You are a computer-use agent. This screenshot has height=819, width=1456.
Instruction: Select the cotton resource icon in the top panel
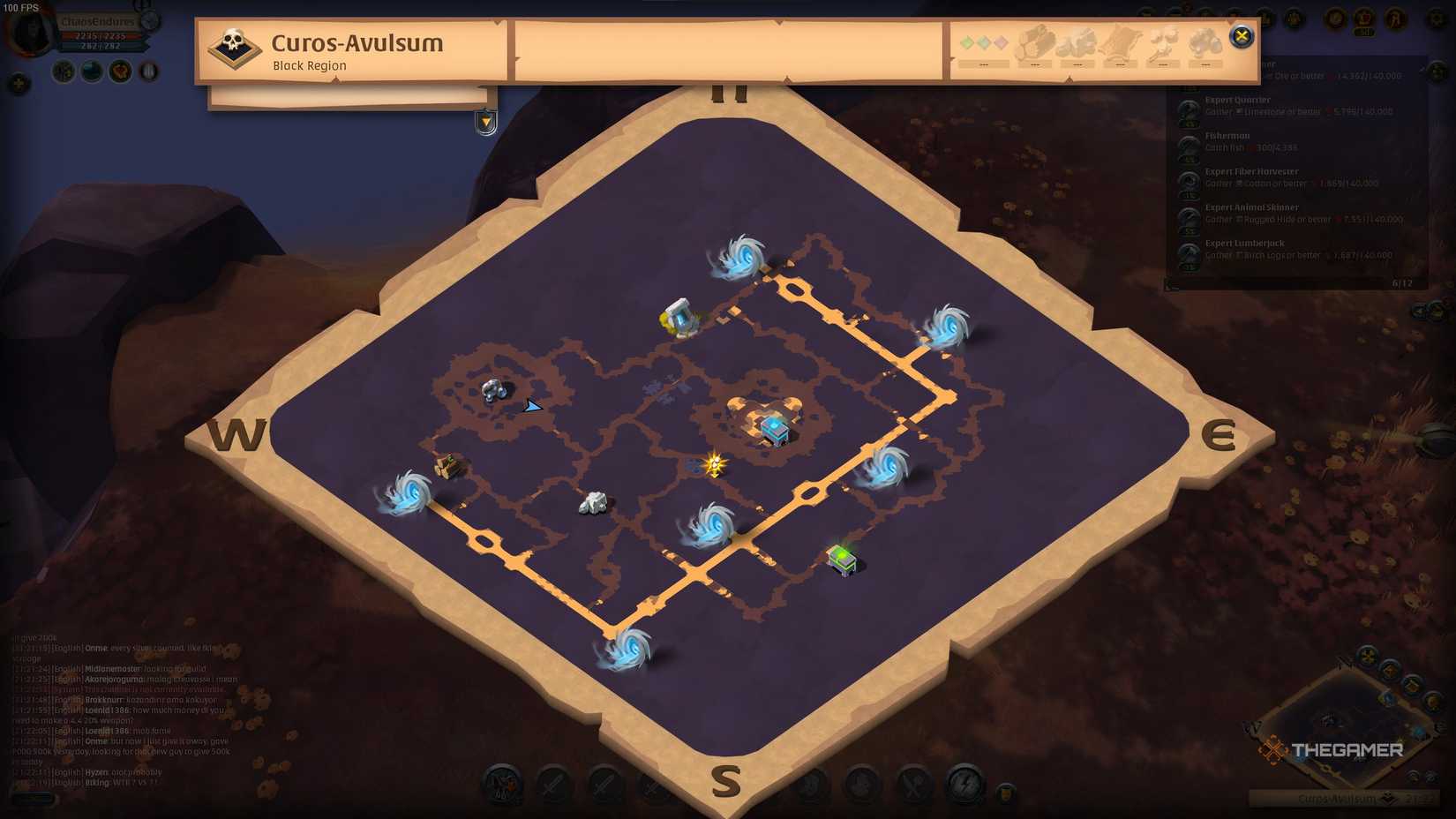pyautogui.click(x=1163, y=42)
